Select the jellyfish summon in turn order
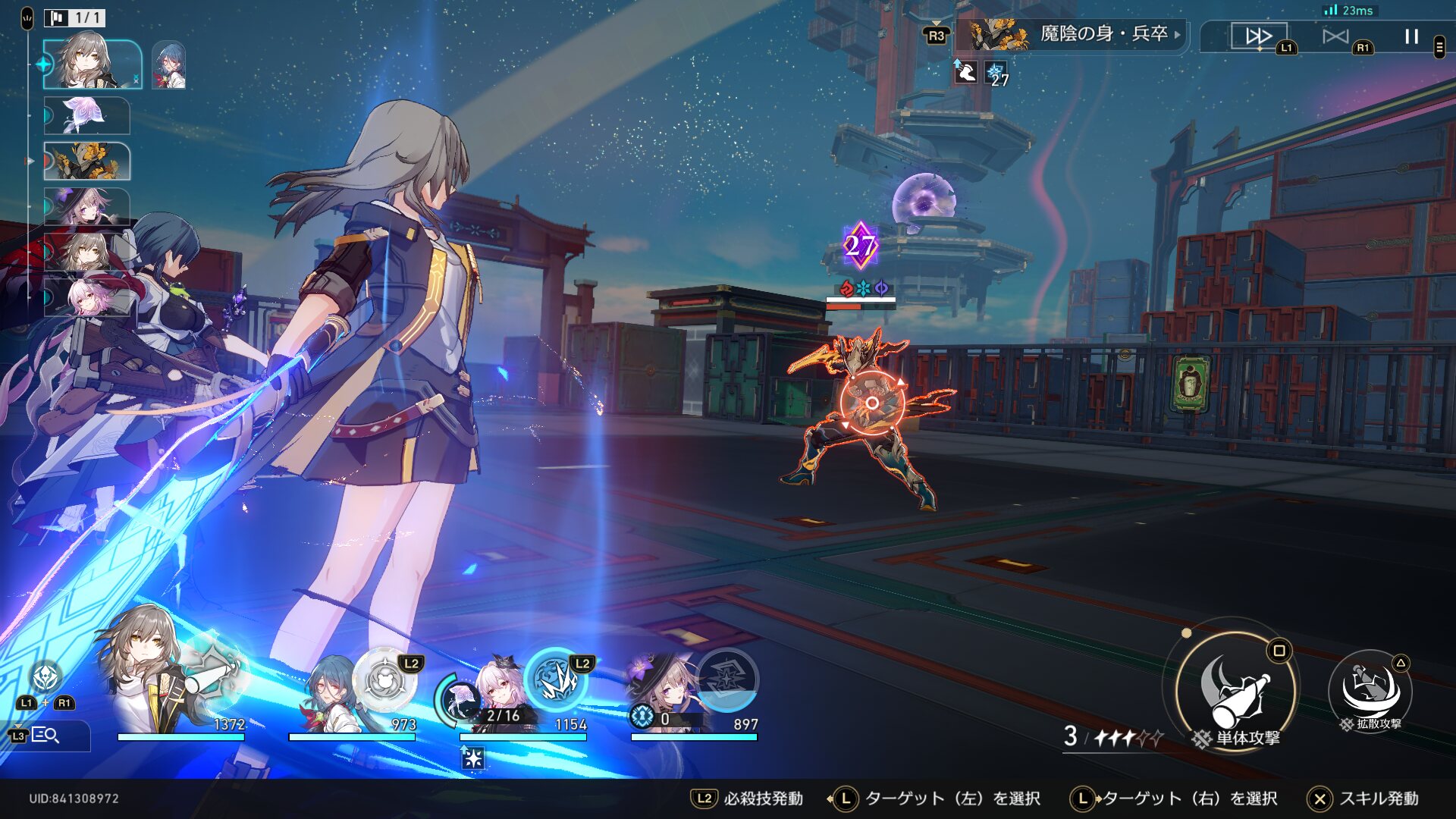Screen dimensions: 1456x819 tap(86, 115)
